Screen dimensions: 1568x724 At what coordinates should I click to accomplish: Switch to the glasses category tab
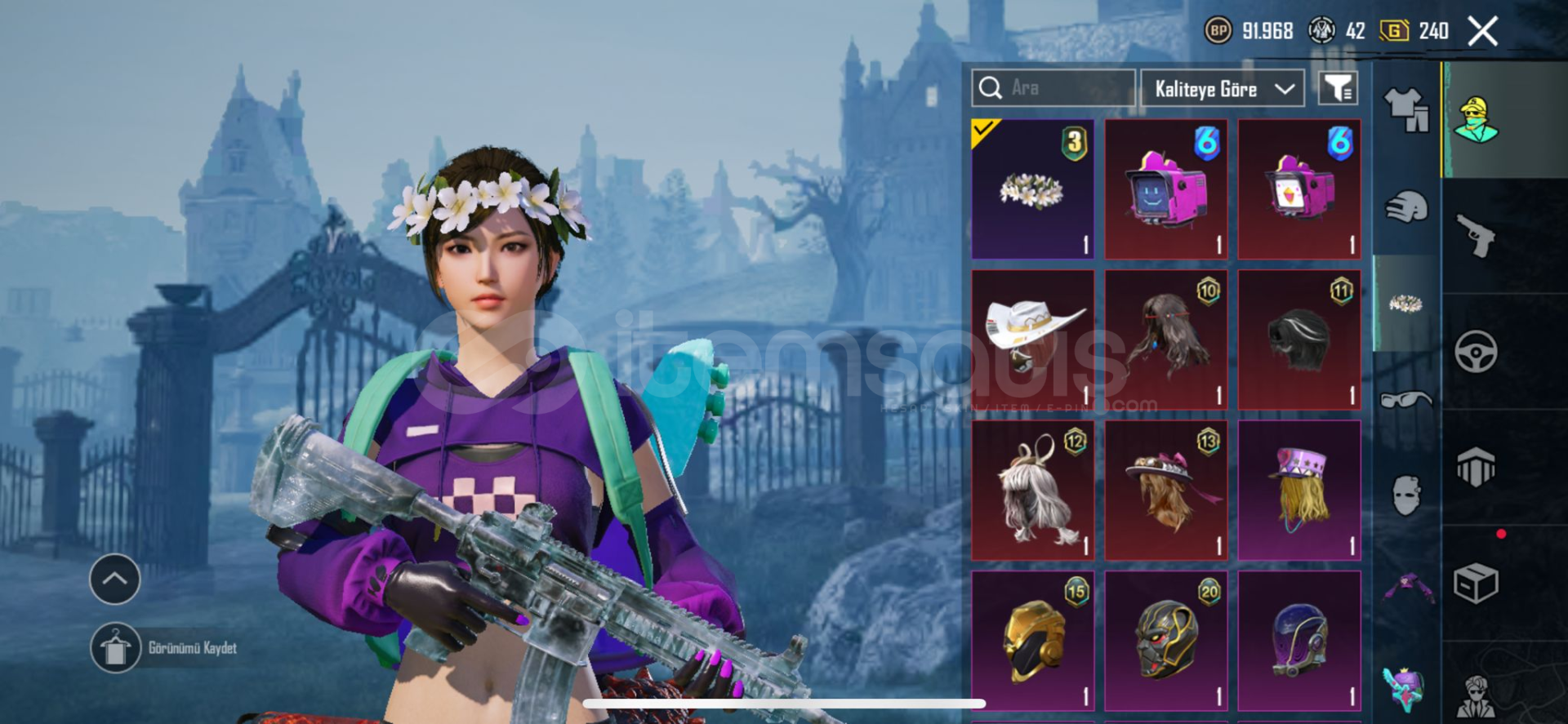pos(1406,400)
